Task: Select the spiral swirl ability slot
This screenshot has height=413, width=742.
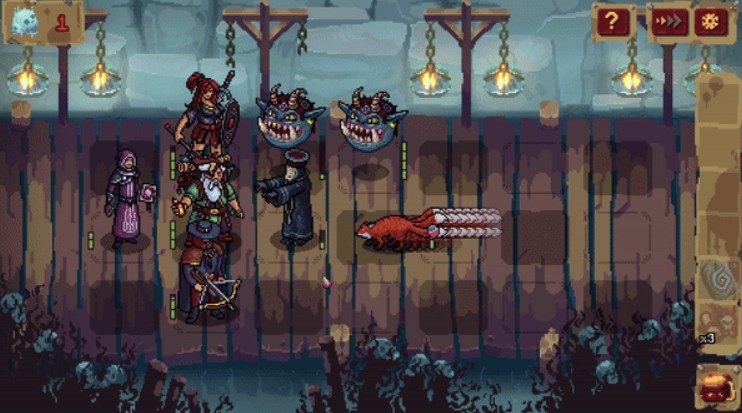Action: (x=720, y=278)
